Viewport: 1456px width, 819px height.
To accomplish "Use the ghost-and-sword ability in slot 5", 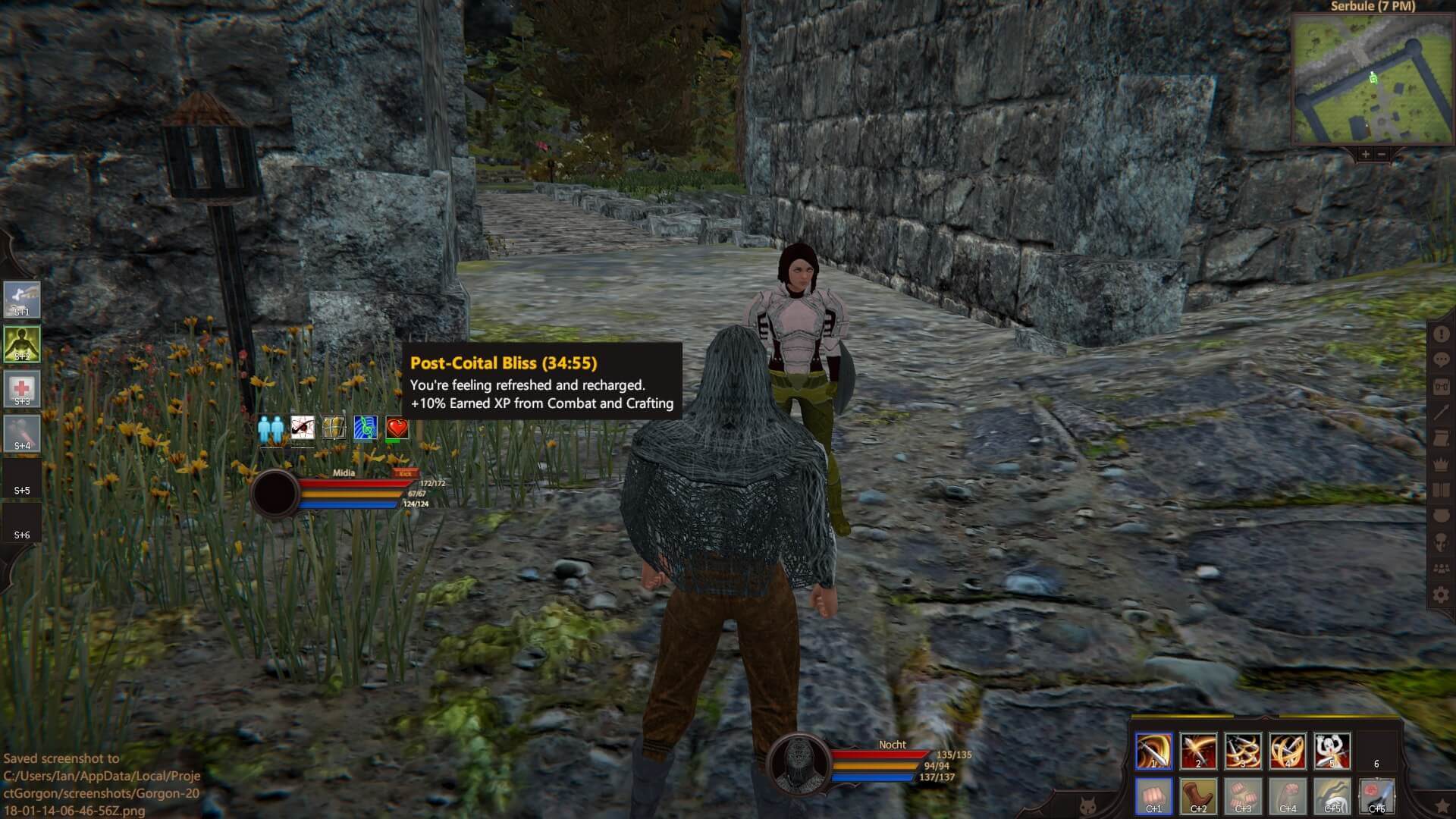I will 1332,751.
